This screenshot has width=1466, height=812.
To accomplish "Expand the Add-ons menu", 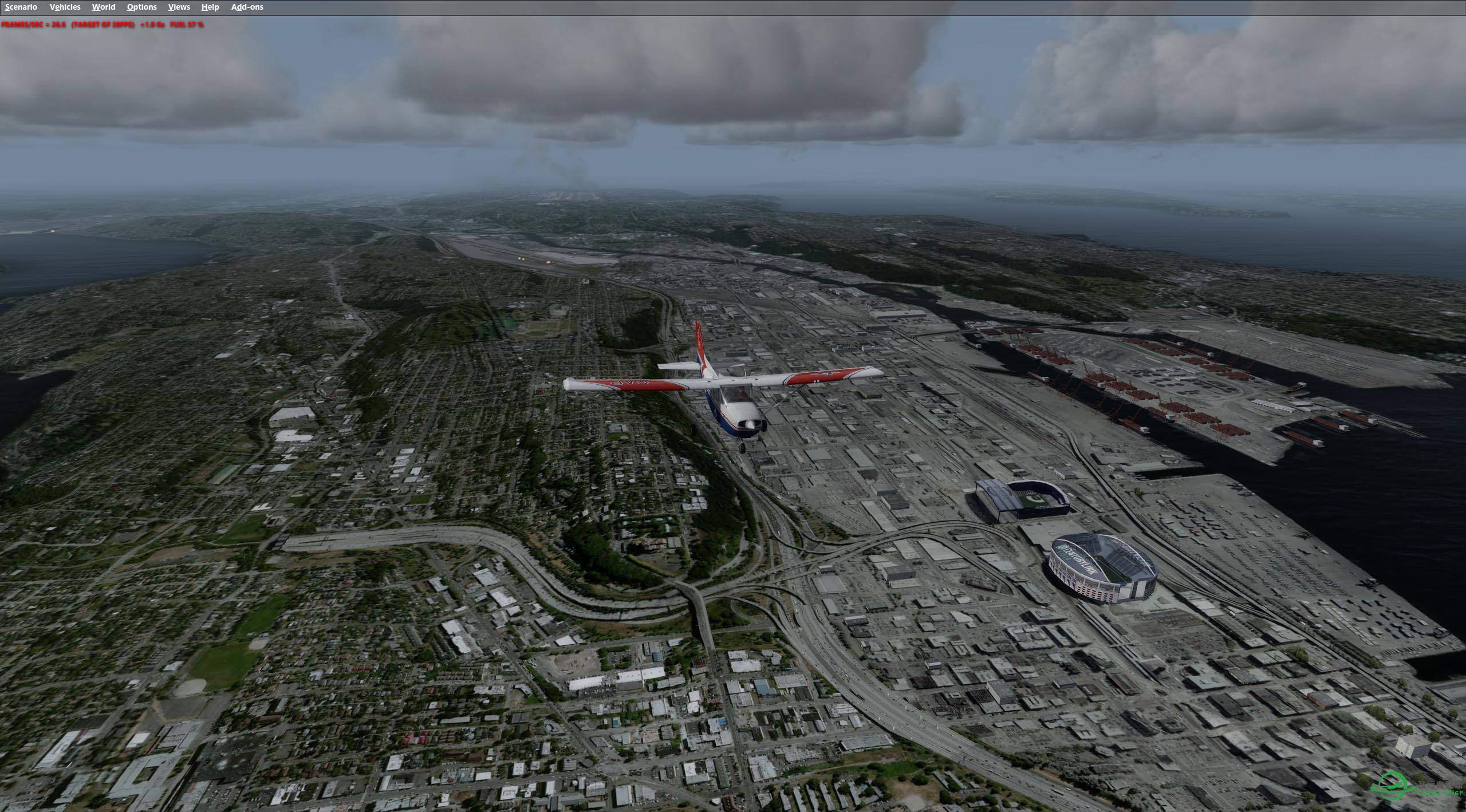I will coord(247,7).
